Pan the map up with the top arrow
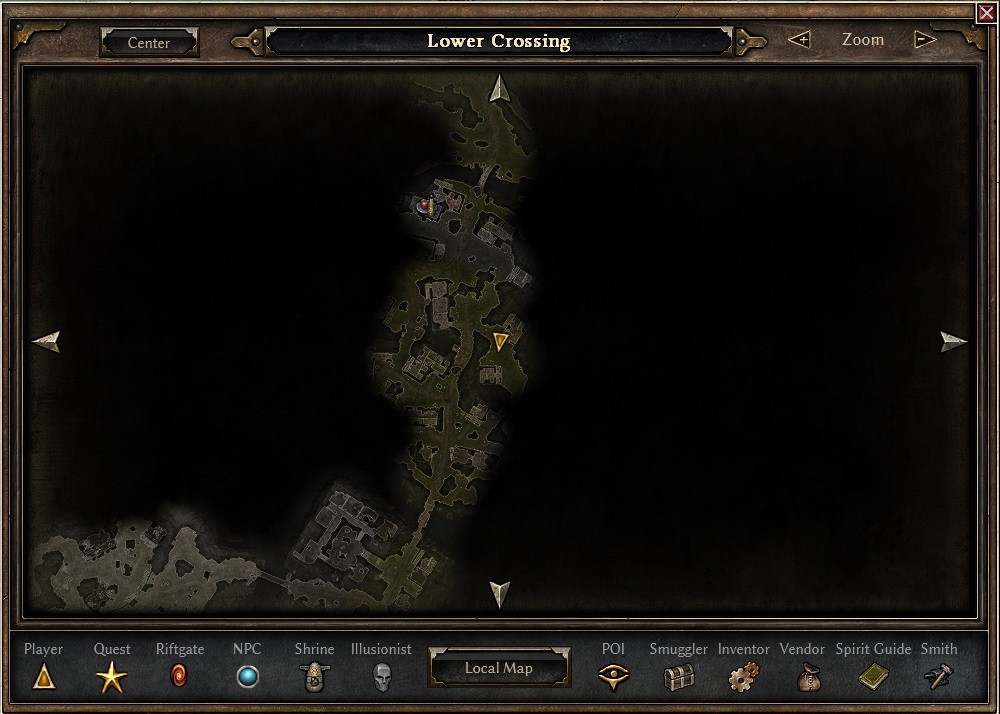This screenshot has width=1000, height=714. point(499,88)
